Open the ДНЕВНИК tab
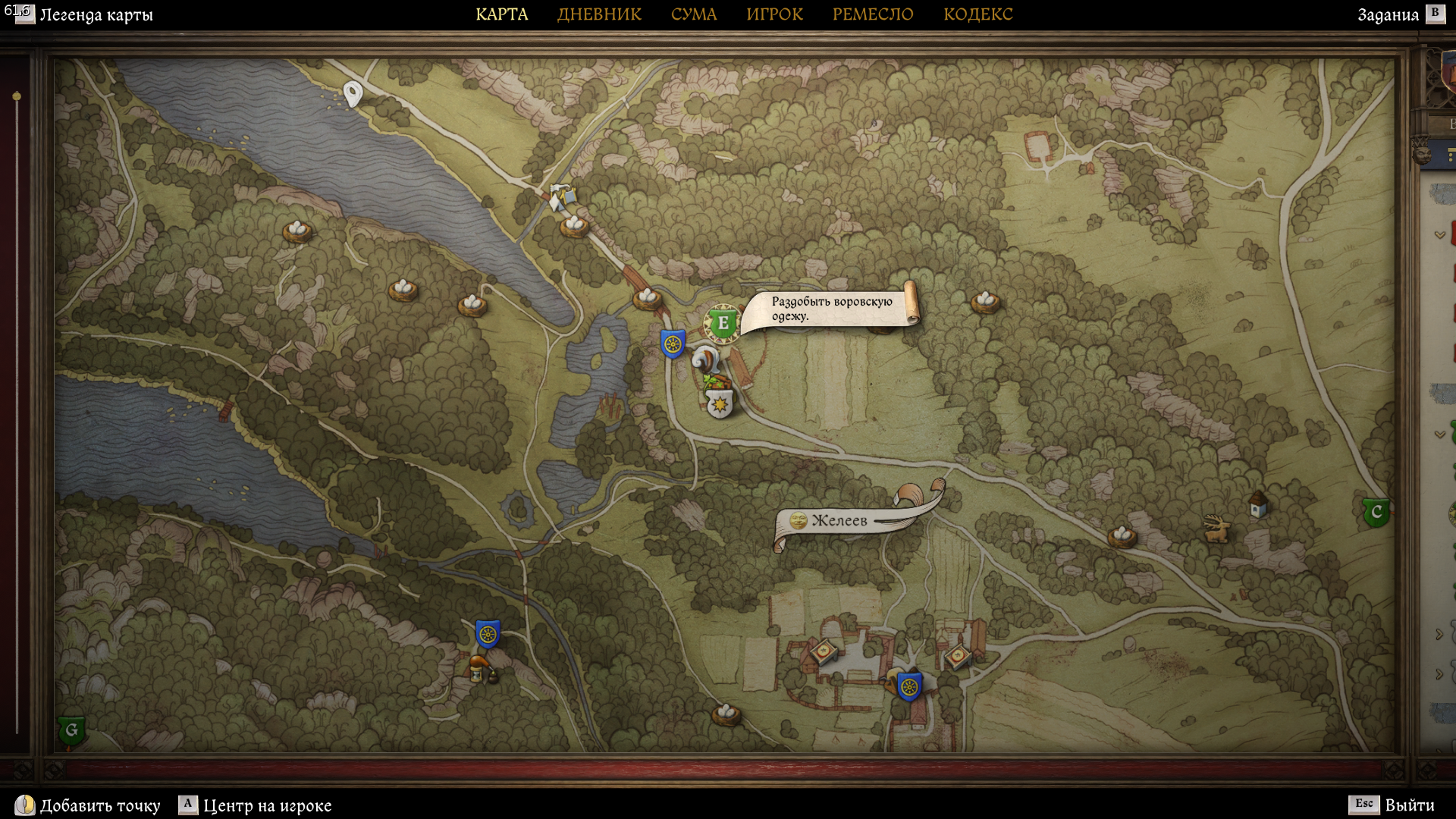This screenshot has width=1456, height=819. pyautogui.click(x=599, y=14)
